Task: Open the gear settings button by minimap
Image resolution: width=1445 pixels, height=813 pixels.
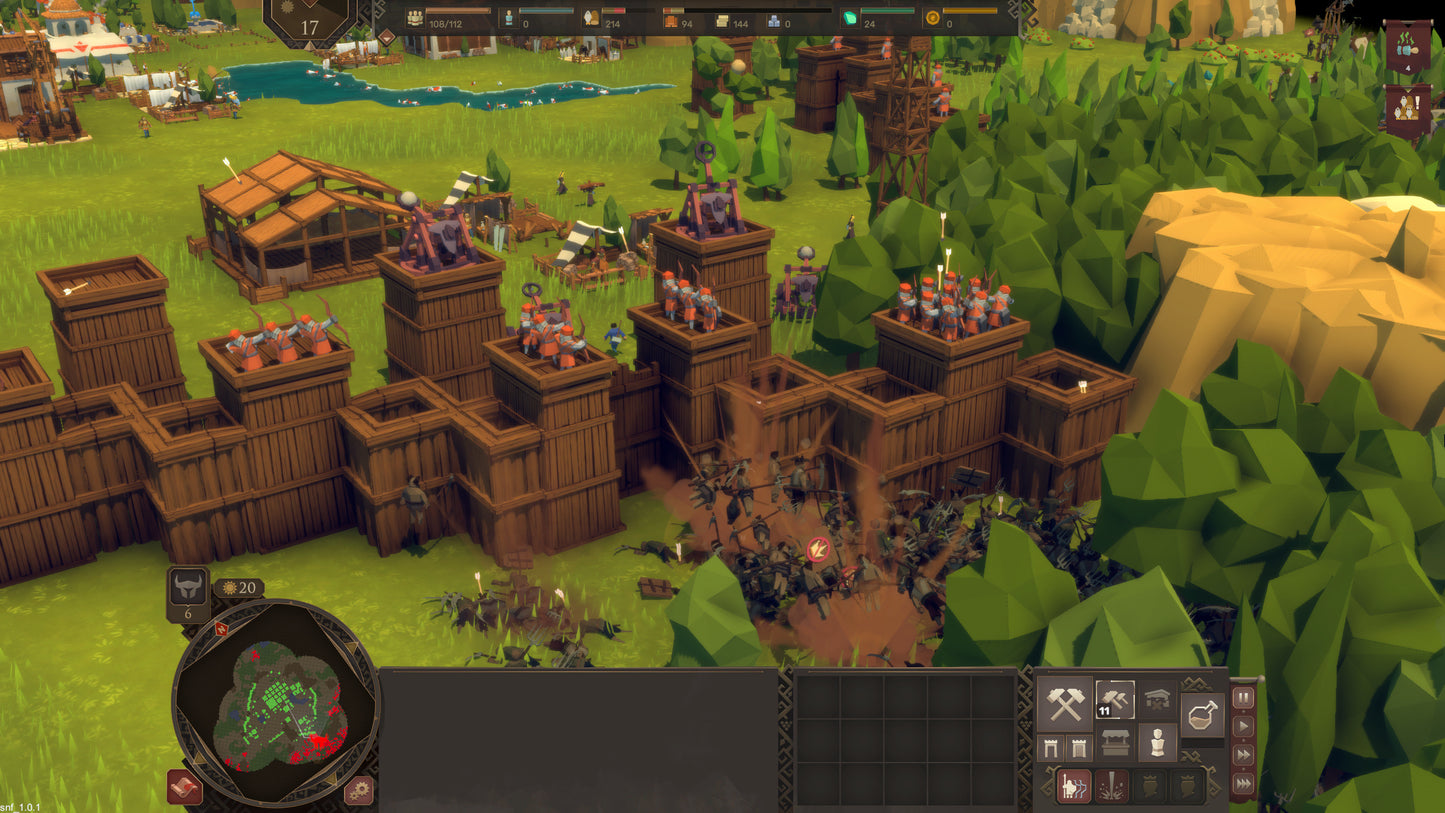Action: point(359,790)
